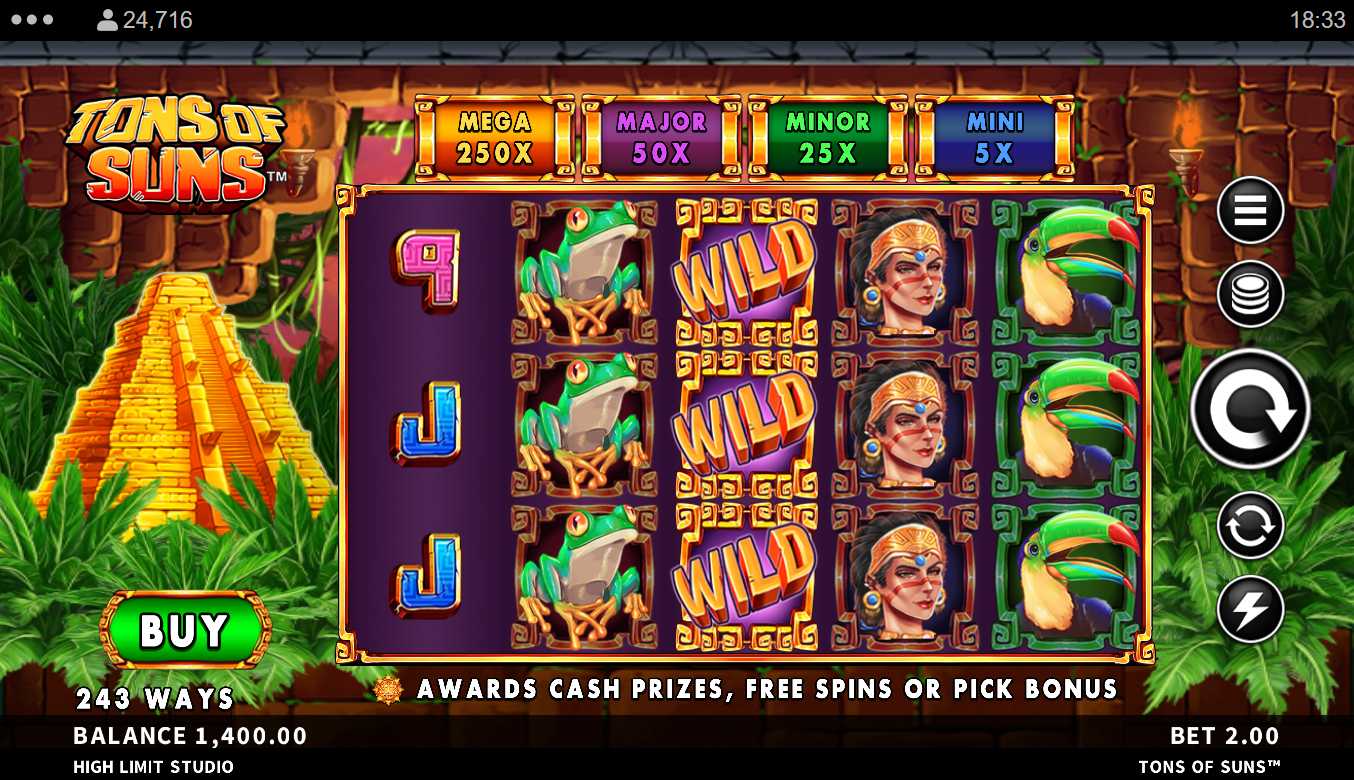Viewport: 1354px width, 780px height.
Task: Open the coin stack bet settings
Action: pyautogui.click(x=1250, y=294)
